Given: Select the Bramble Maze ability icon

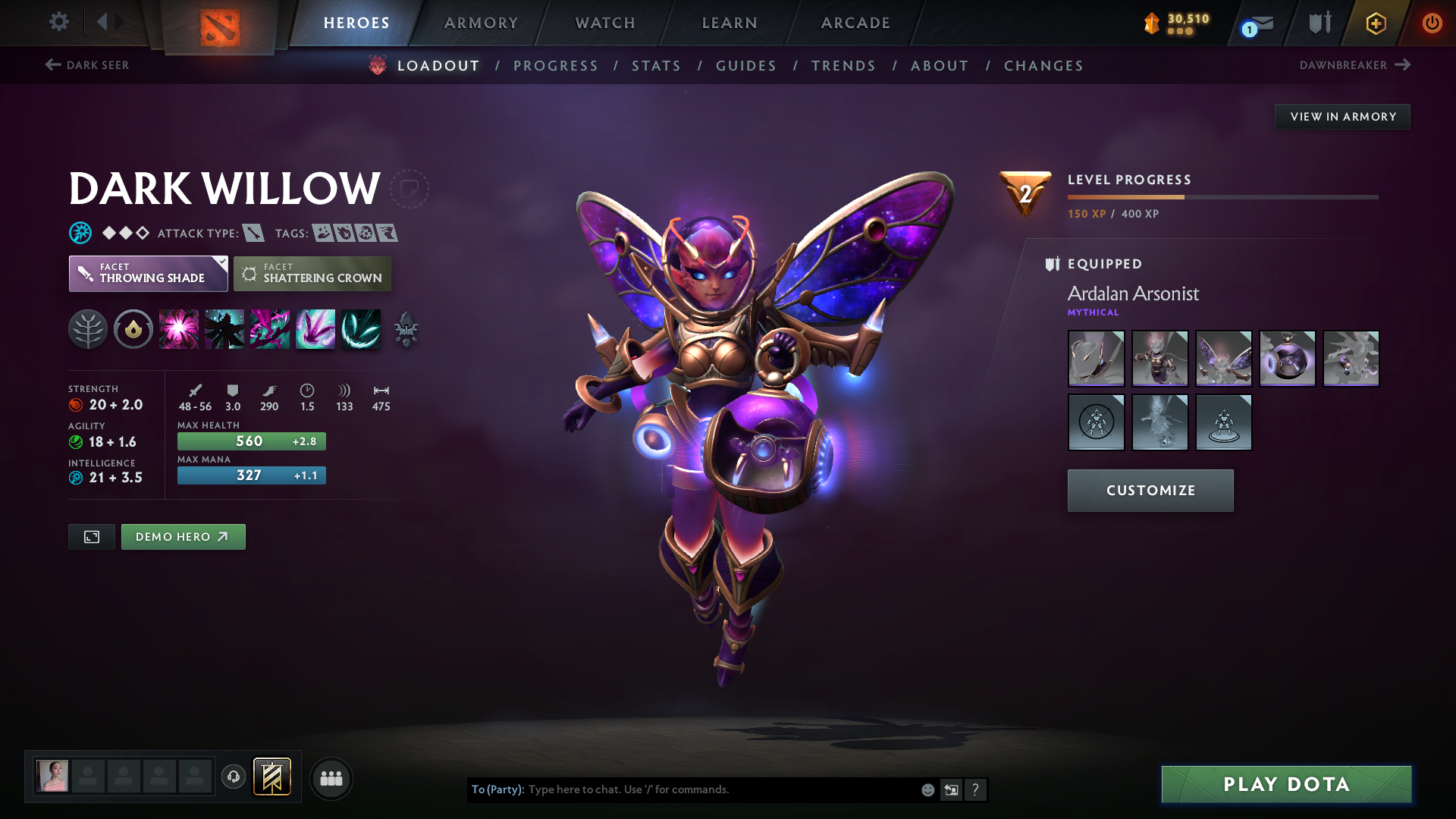Looking at the screenshot, I should 179,329.
